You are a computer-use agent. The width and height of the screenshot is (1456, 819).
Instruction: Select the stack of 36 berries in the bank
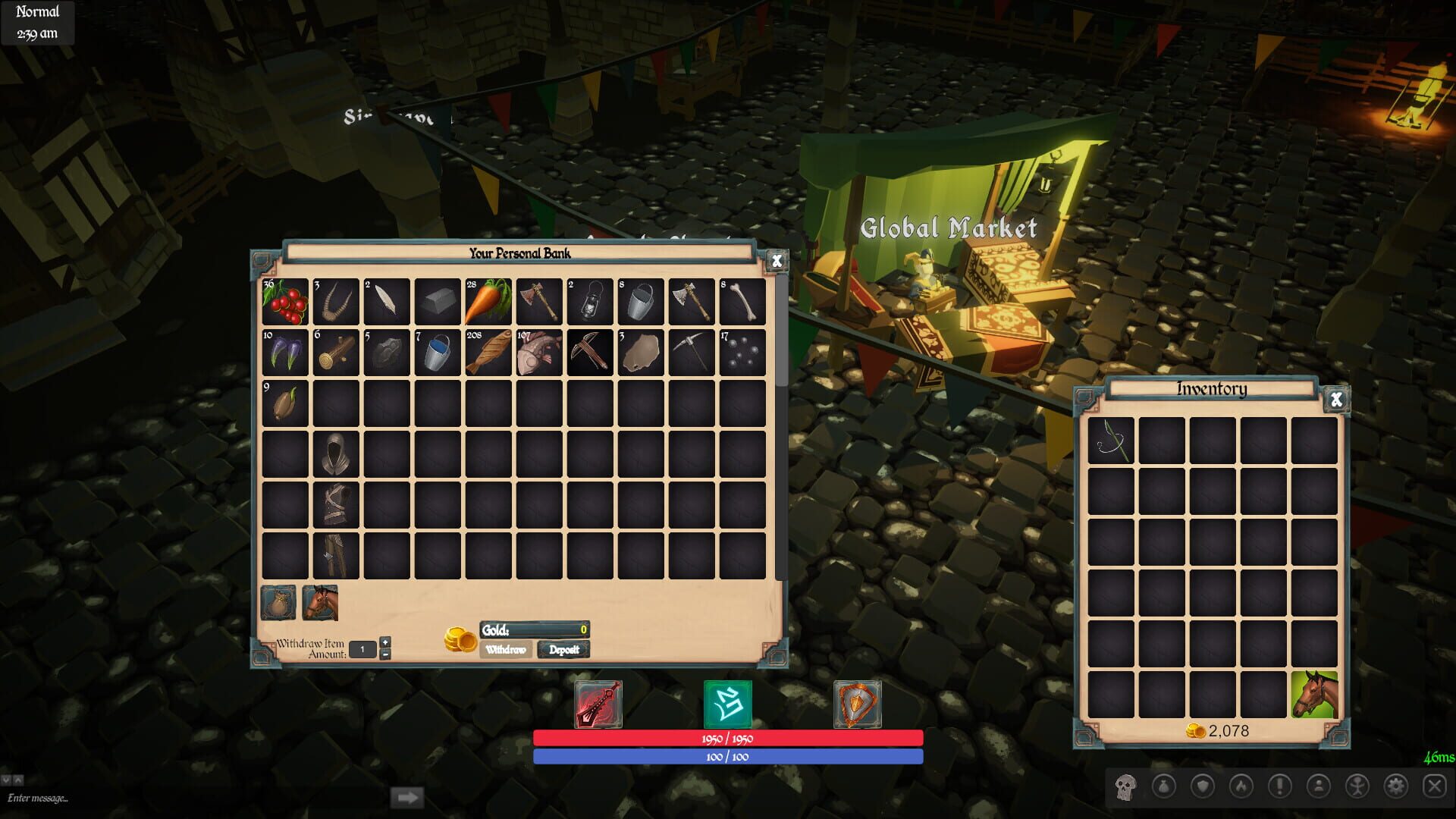pos(285,303)
